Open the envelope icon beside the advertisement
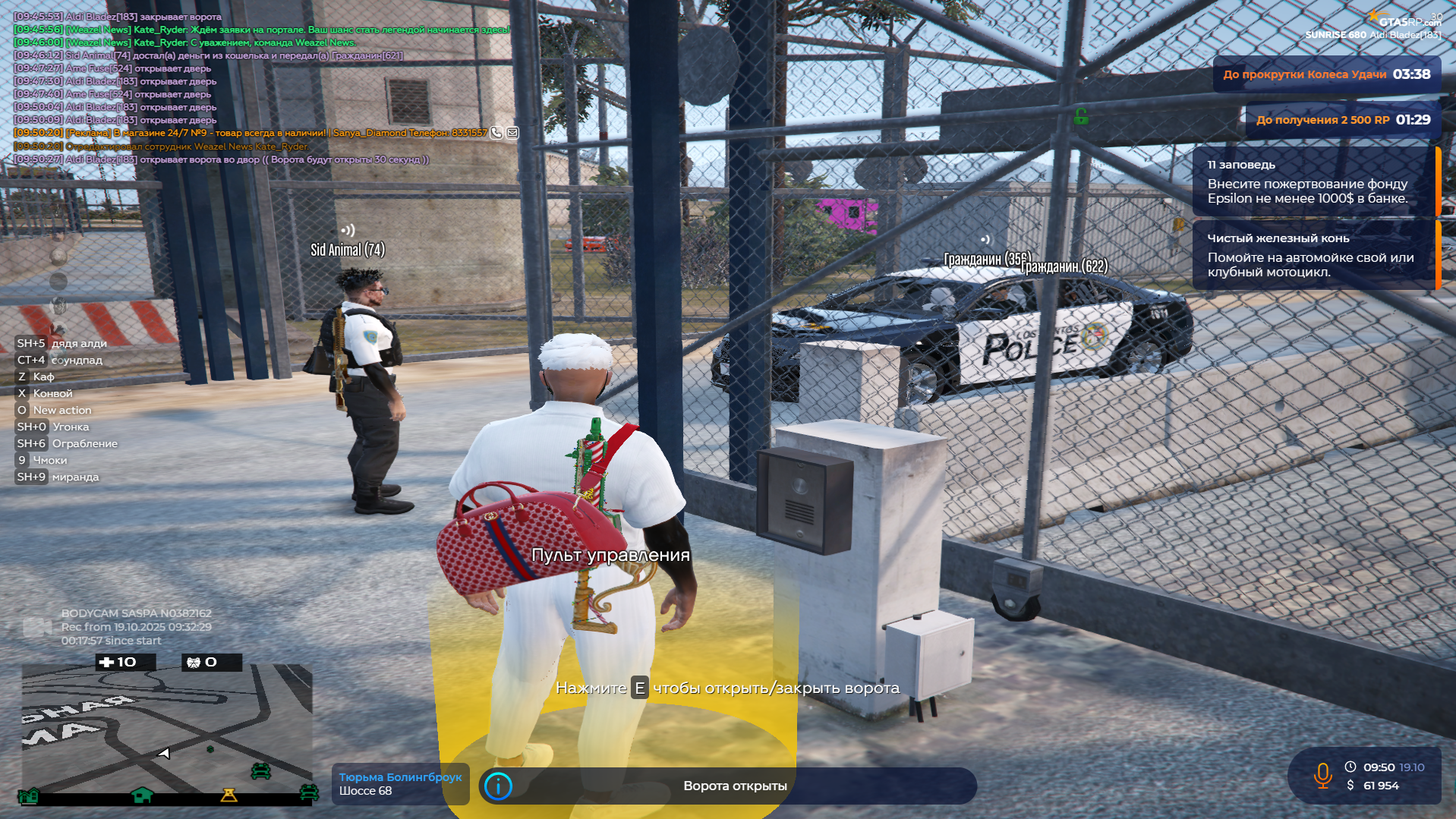 click(513, 133)
